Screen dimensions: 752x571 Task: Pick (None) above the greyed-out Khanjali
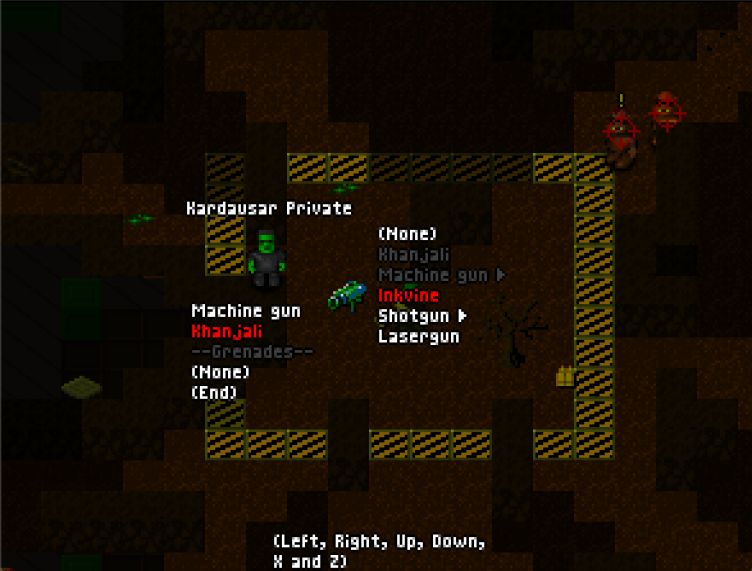(x=407, y=234)
